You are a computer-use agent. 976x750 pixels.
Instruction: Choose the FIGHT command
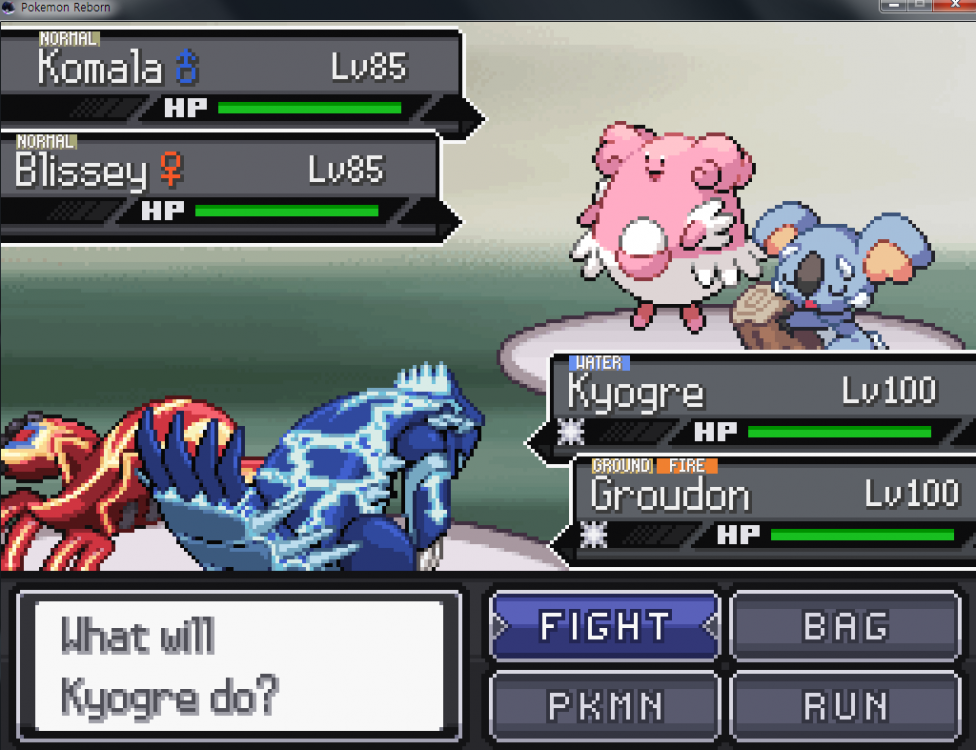click(x=604, y=626)
